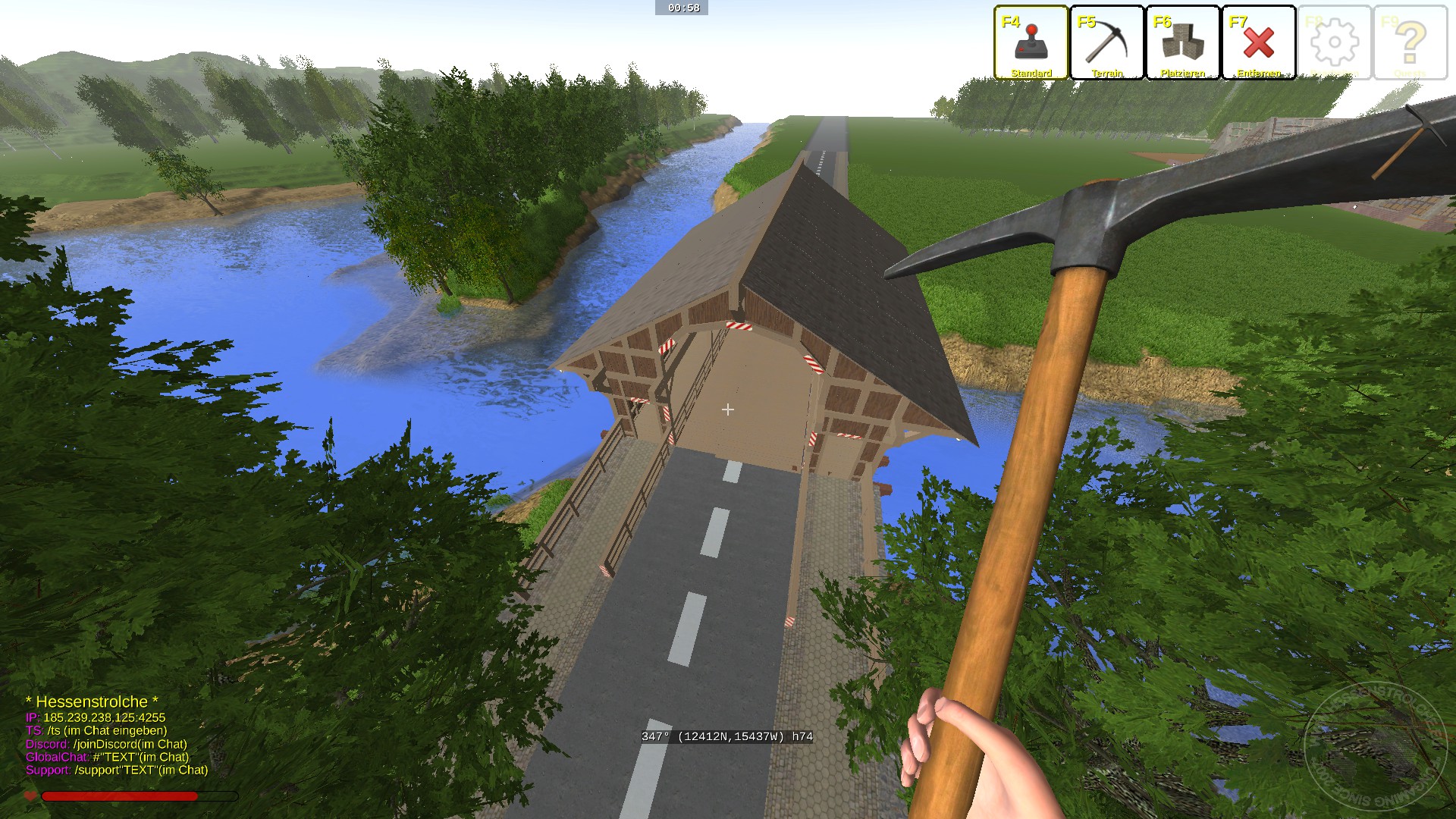The image size is (1456, 819).
Task: Activate the Entfernen red X mode
Action: (1258, 42)
